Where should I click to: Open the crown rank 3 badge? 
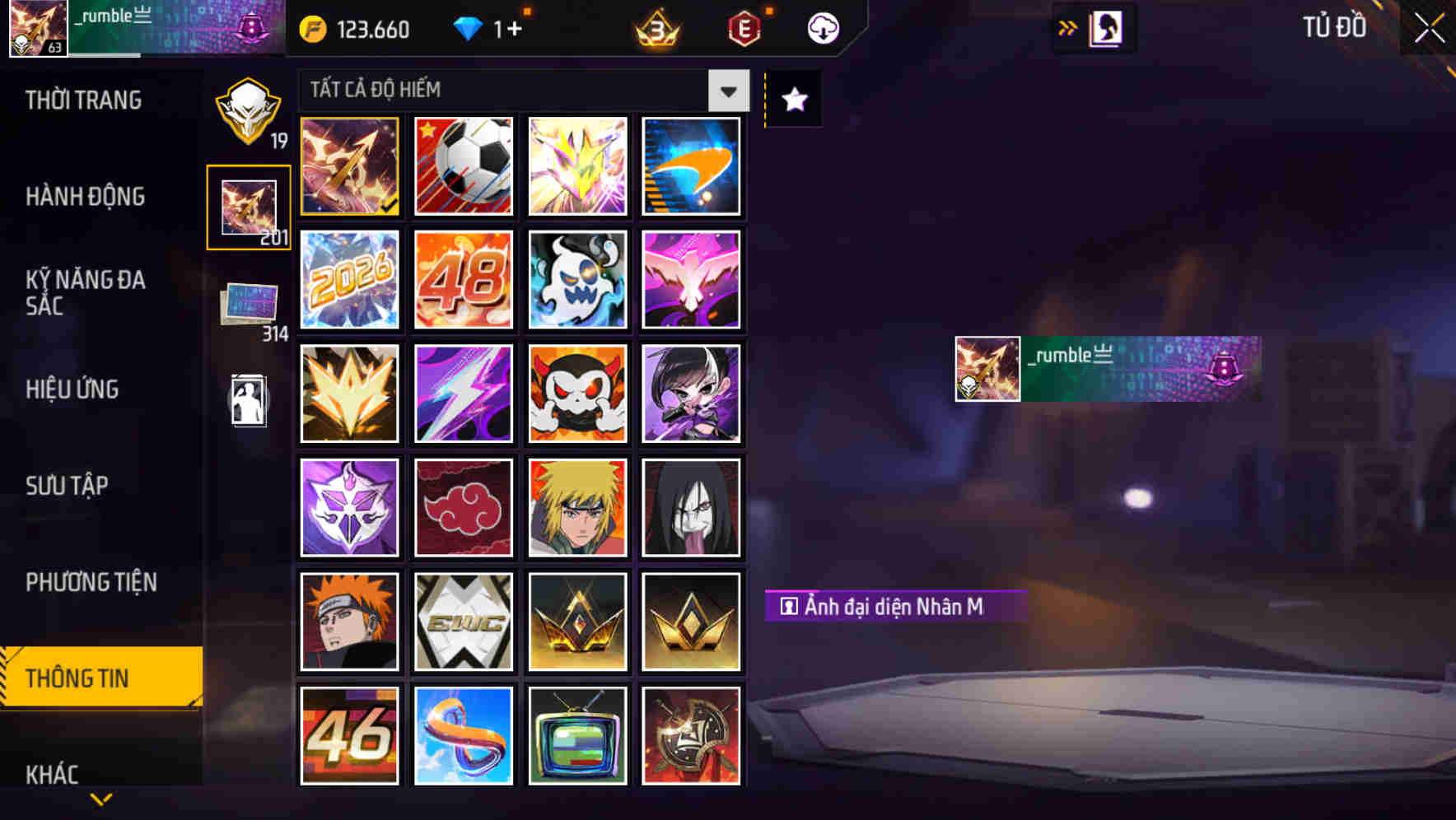tap(655, 29)
